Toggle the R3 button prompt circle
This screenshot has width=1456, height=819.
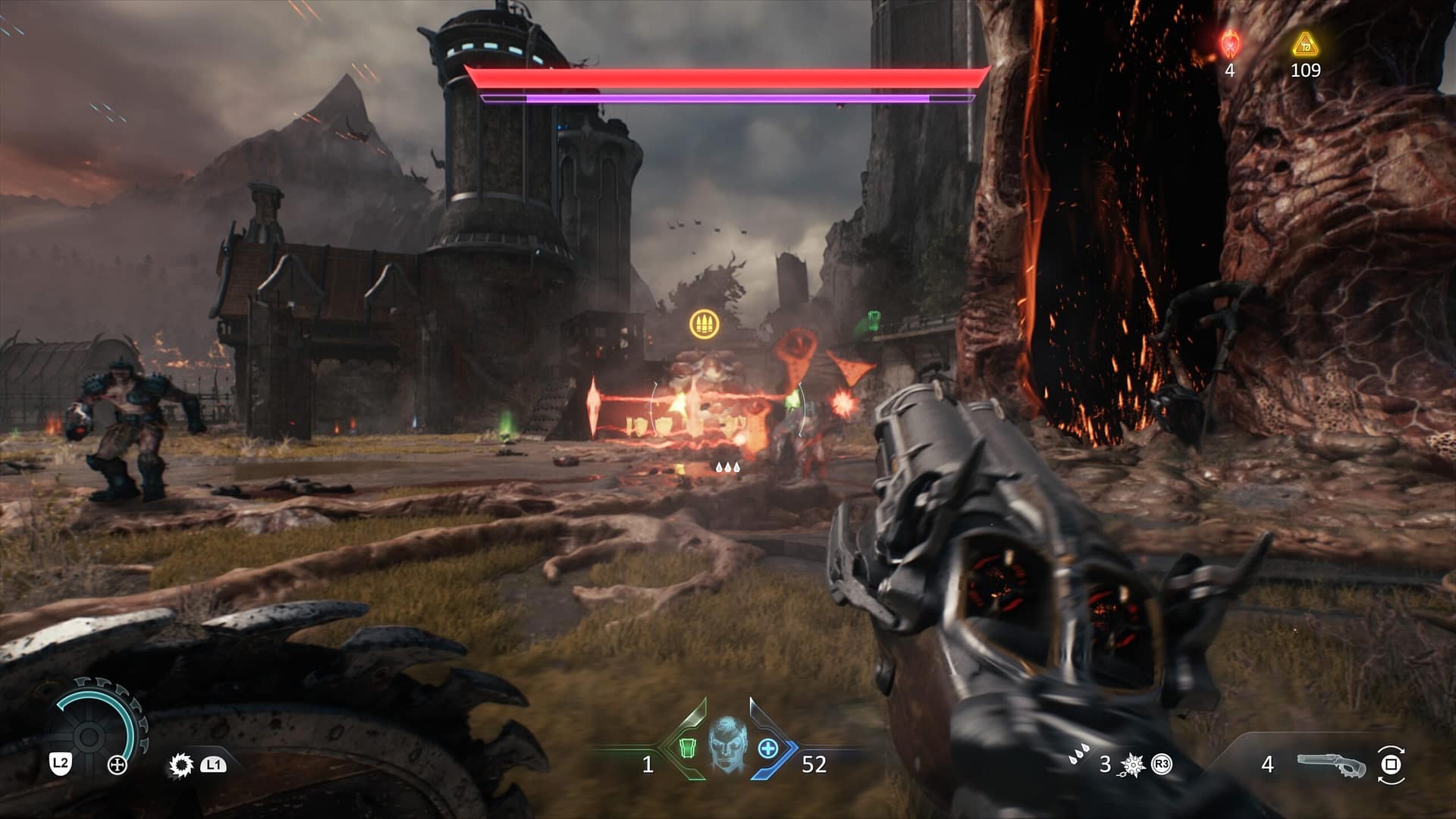[x=1160, y=764]
